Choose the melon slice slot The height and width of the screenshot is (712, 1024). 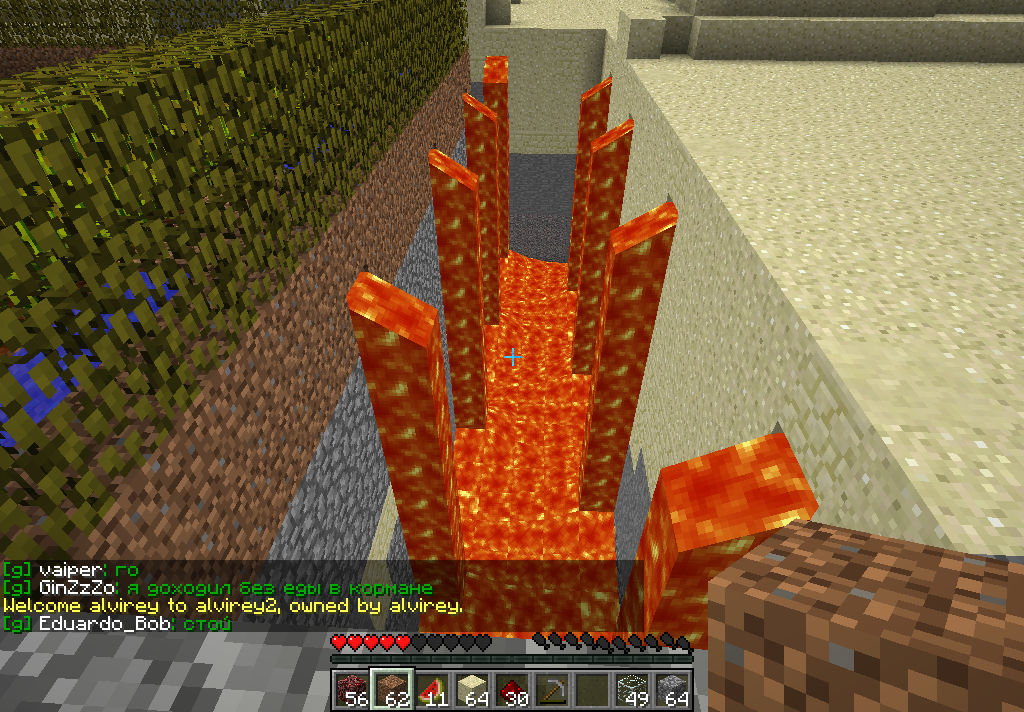[x=431, y=690]
